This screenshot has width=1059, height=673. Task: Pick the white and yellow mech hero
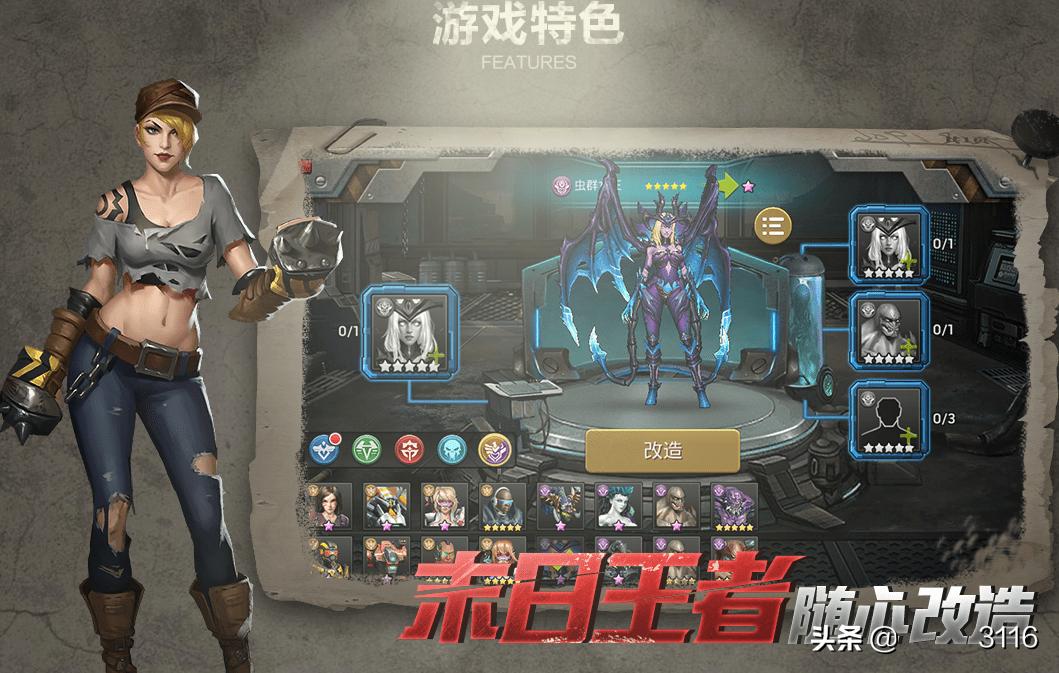tap(386, 506)
